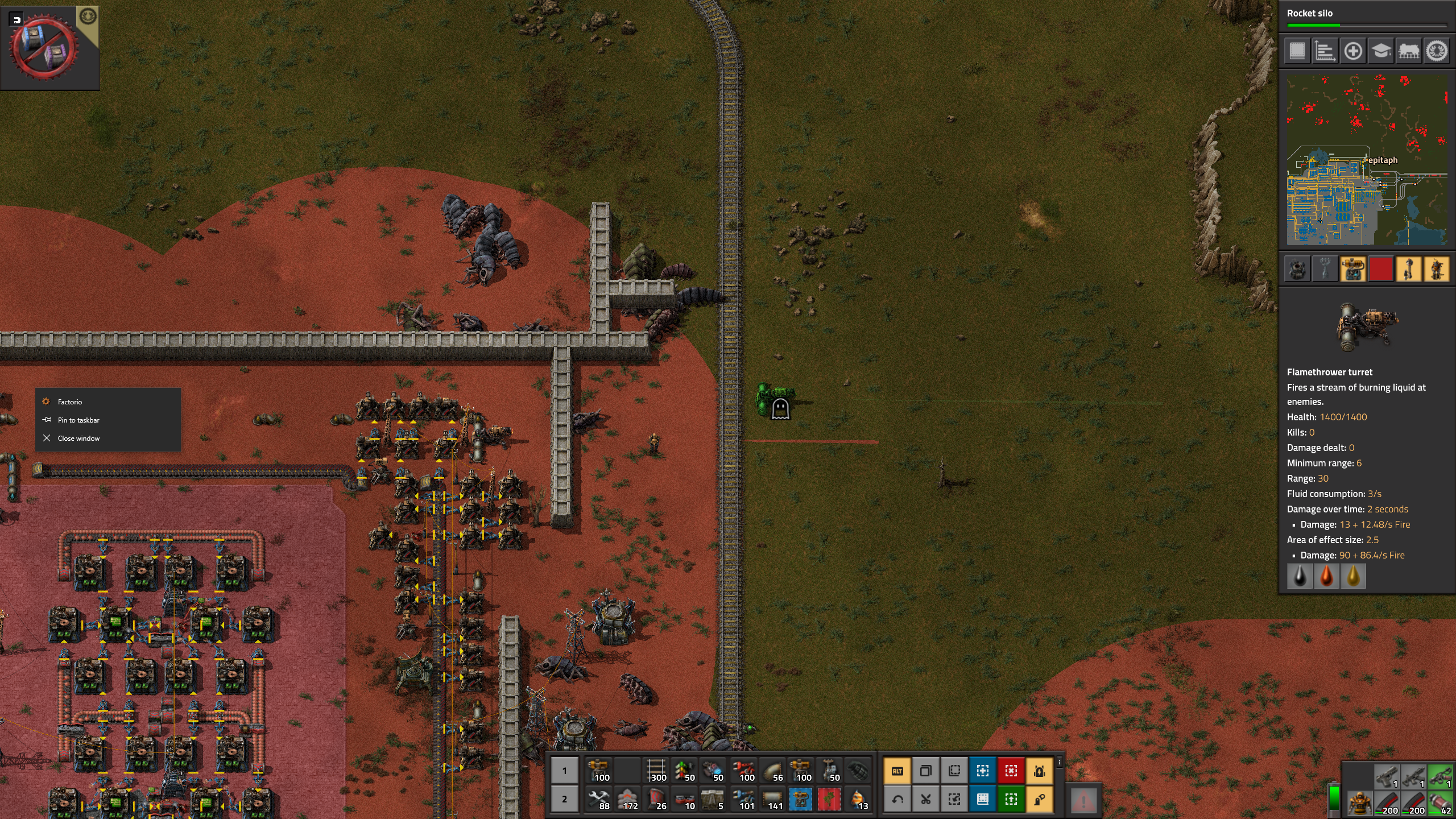Viewport: 1456px width, 819px height.
Task: Activate the scissors cut tool
Action: point(926,800)
